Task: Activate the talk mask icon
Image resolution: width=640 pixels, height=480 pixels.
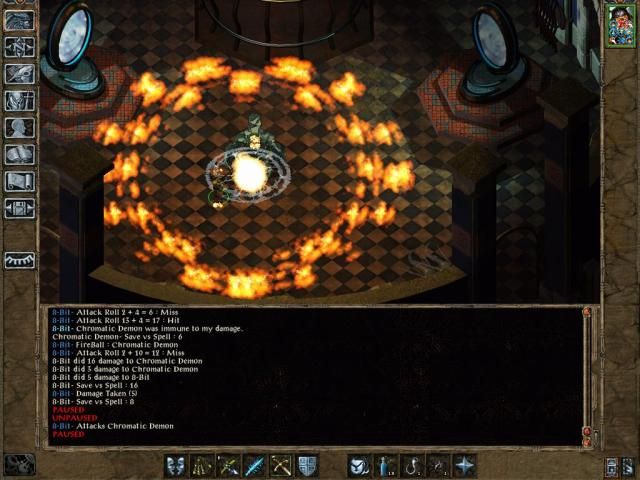Action: tap(176, 465)
